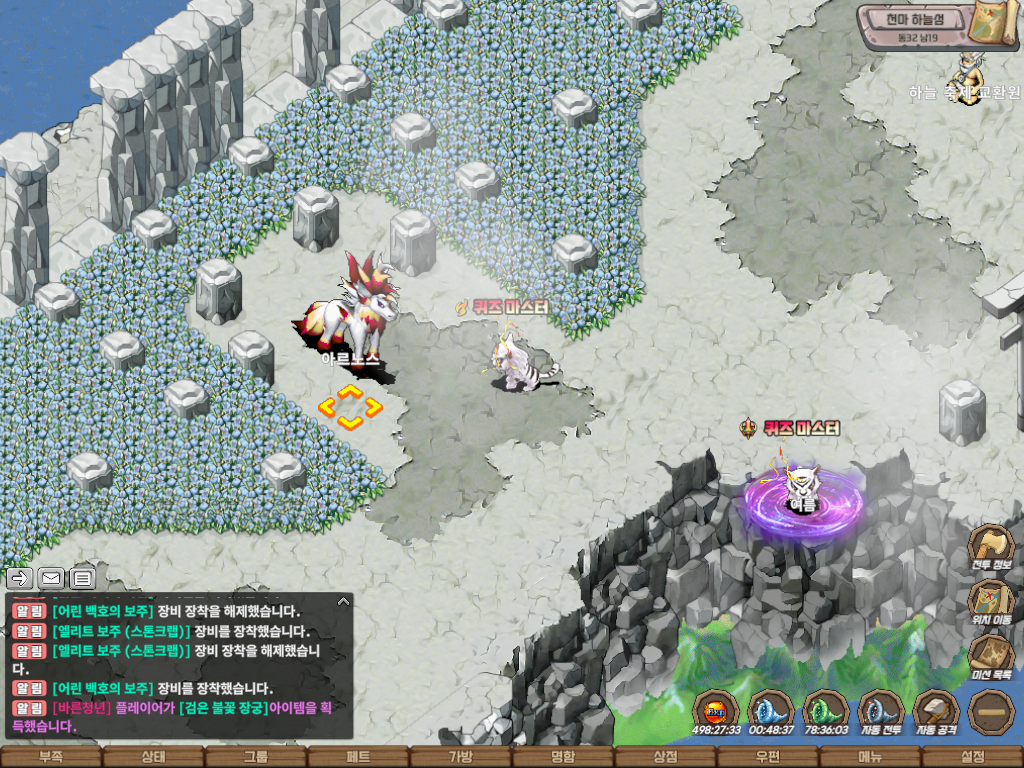The image size is (1024, 768).
Task: Open 전투 정보 axe icon
Action: (x=991, y=547)
